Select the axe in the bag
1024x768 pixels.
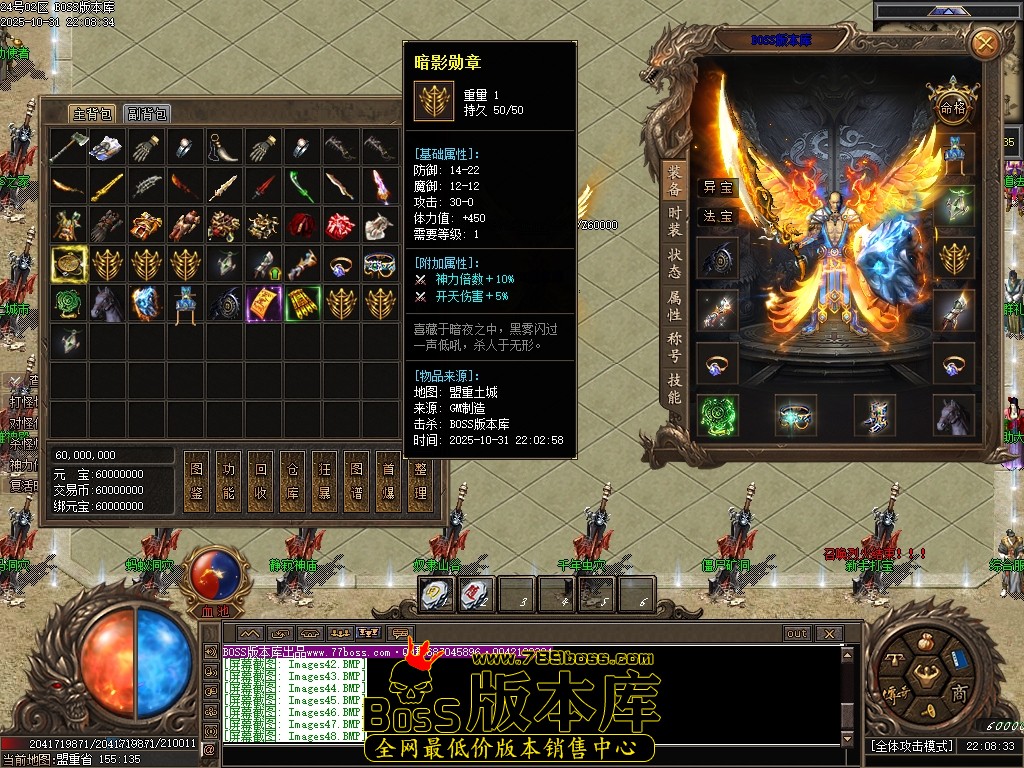point(69,148)
